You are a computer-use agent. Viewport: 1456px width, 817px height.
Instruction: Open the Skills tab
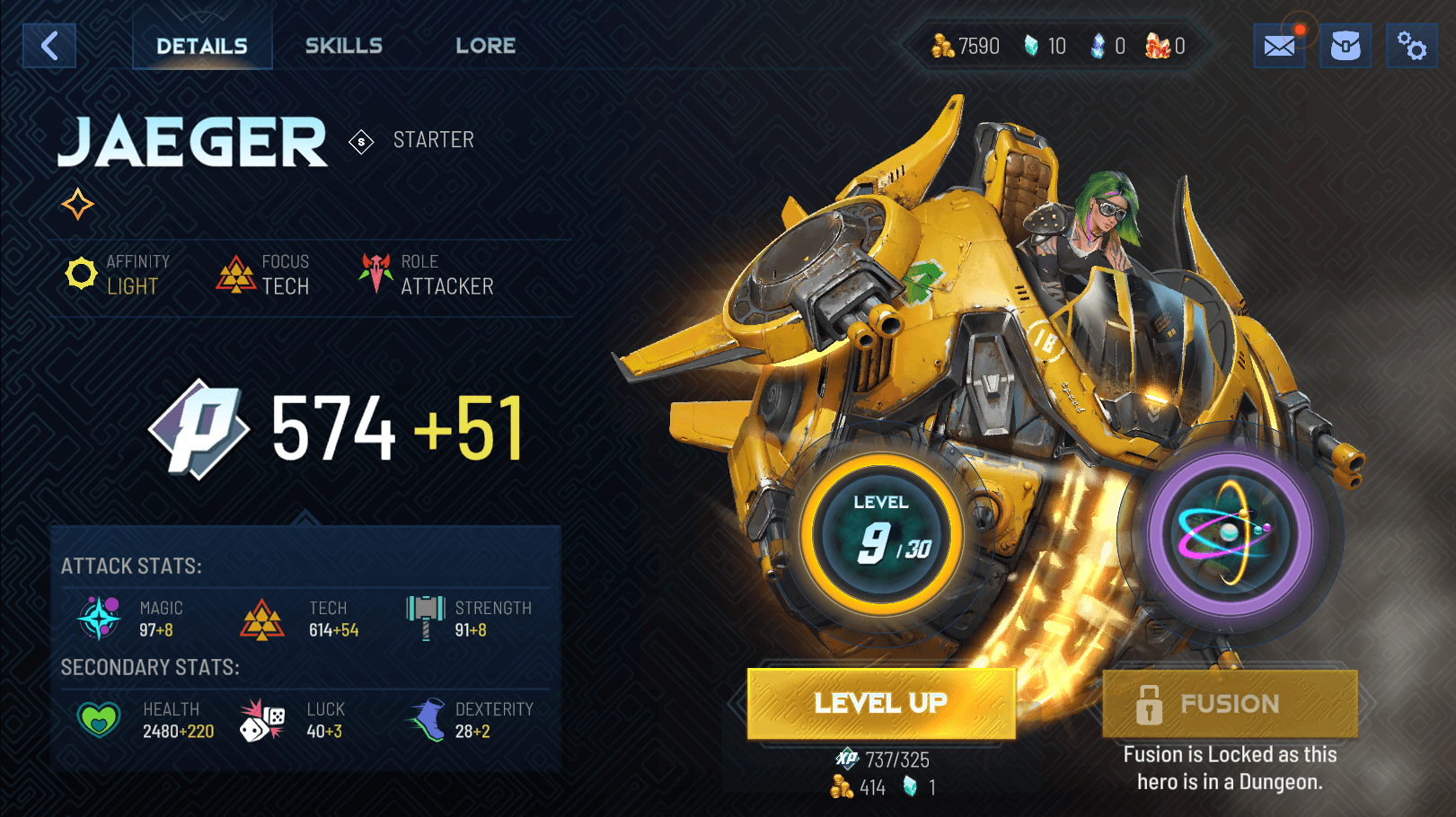(344, 46)
